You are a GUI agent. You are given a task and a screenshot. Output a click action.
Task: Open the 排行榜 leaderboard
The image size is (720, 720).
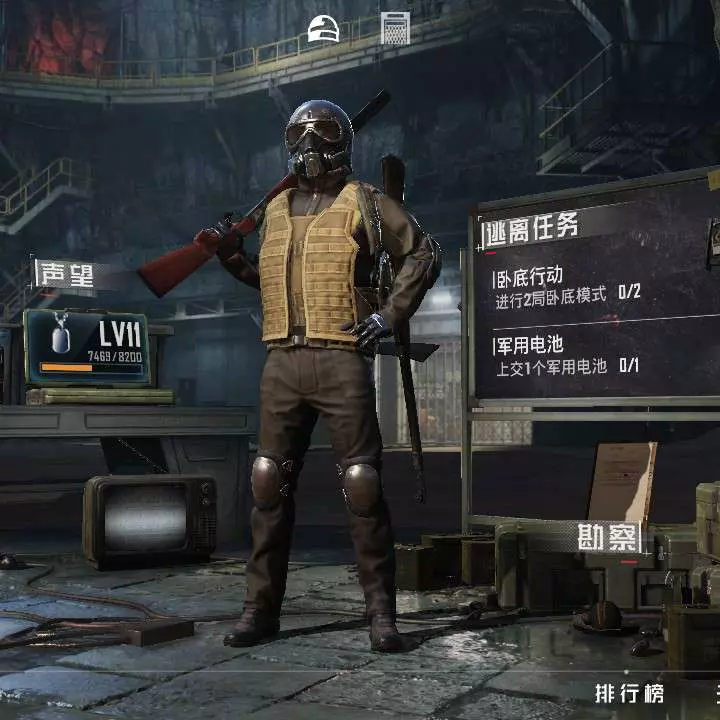[x=628, y=693]
